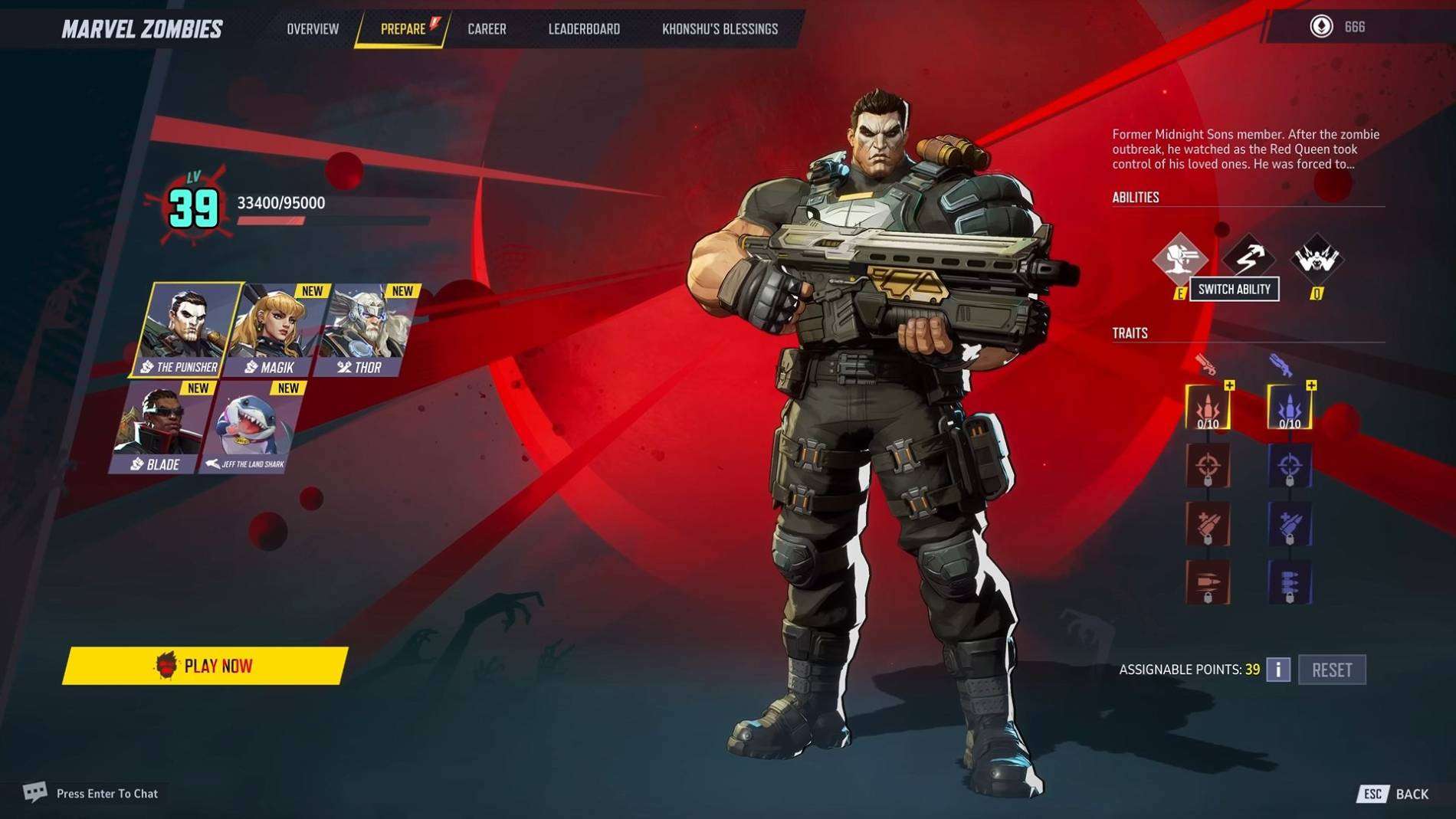This screenshot has width=1456, height=819.
Task: Pick Blade from the hero roster
Action: pyautogui.click(x=159, y=428)
